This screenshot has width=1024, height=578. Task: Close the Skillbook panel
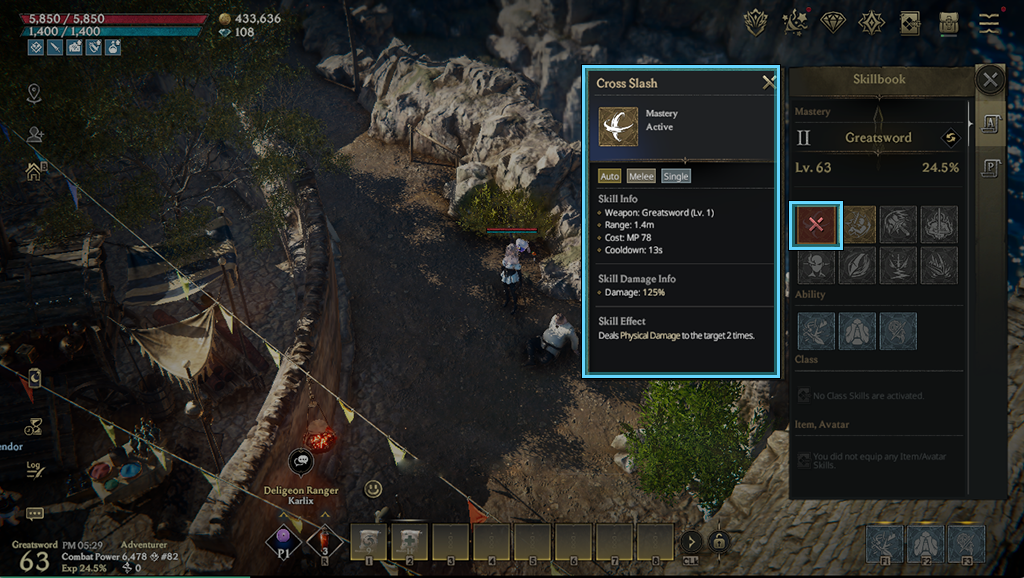point(989,80)
